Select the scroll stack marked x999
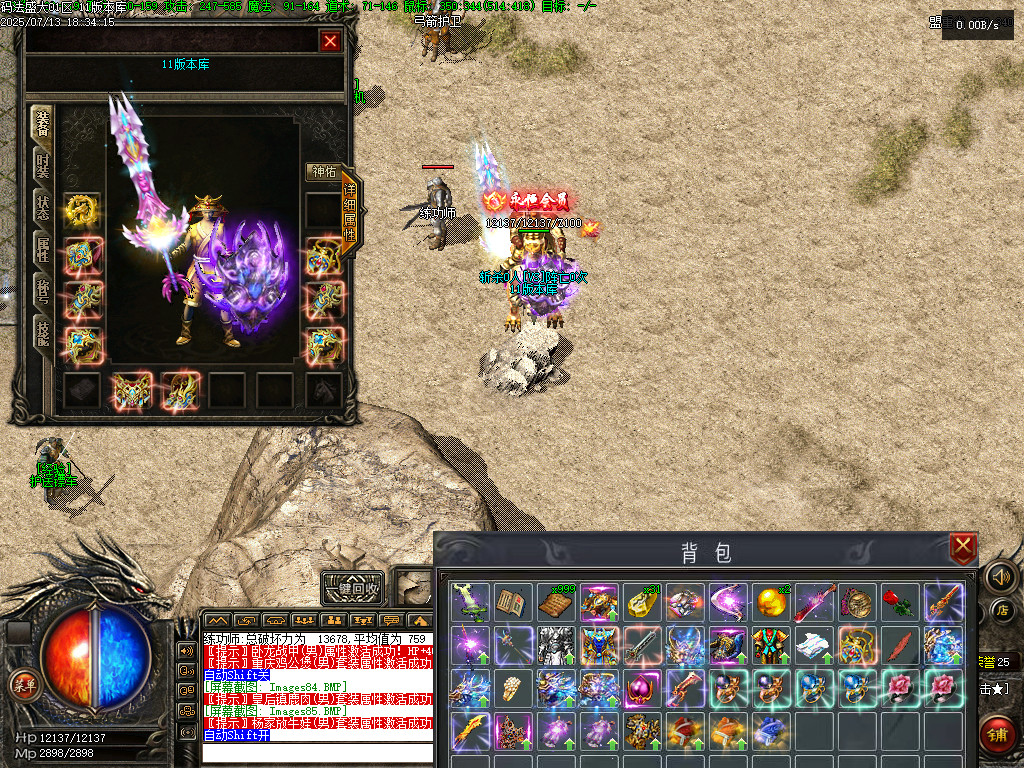1024x768 pixels. pyautogui.click(x=555, y=602)
